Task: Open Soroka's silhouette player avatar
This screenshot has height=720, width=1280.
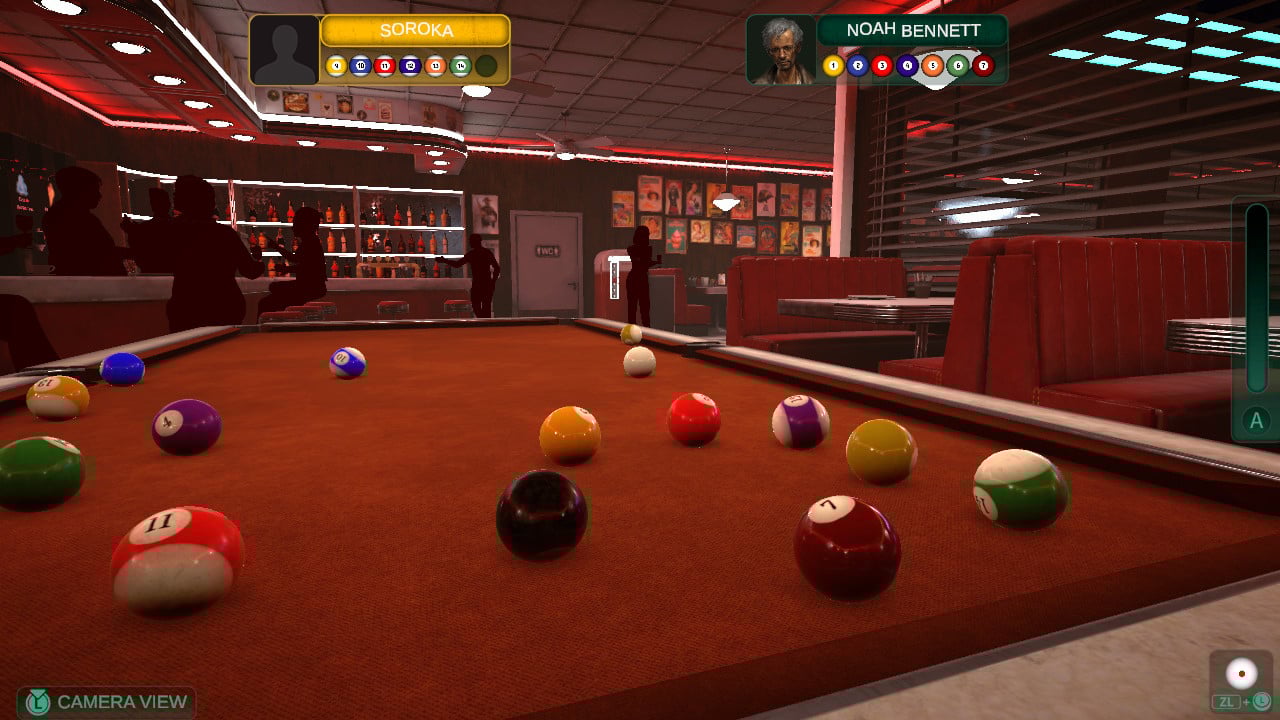Action: pos(284,50)
